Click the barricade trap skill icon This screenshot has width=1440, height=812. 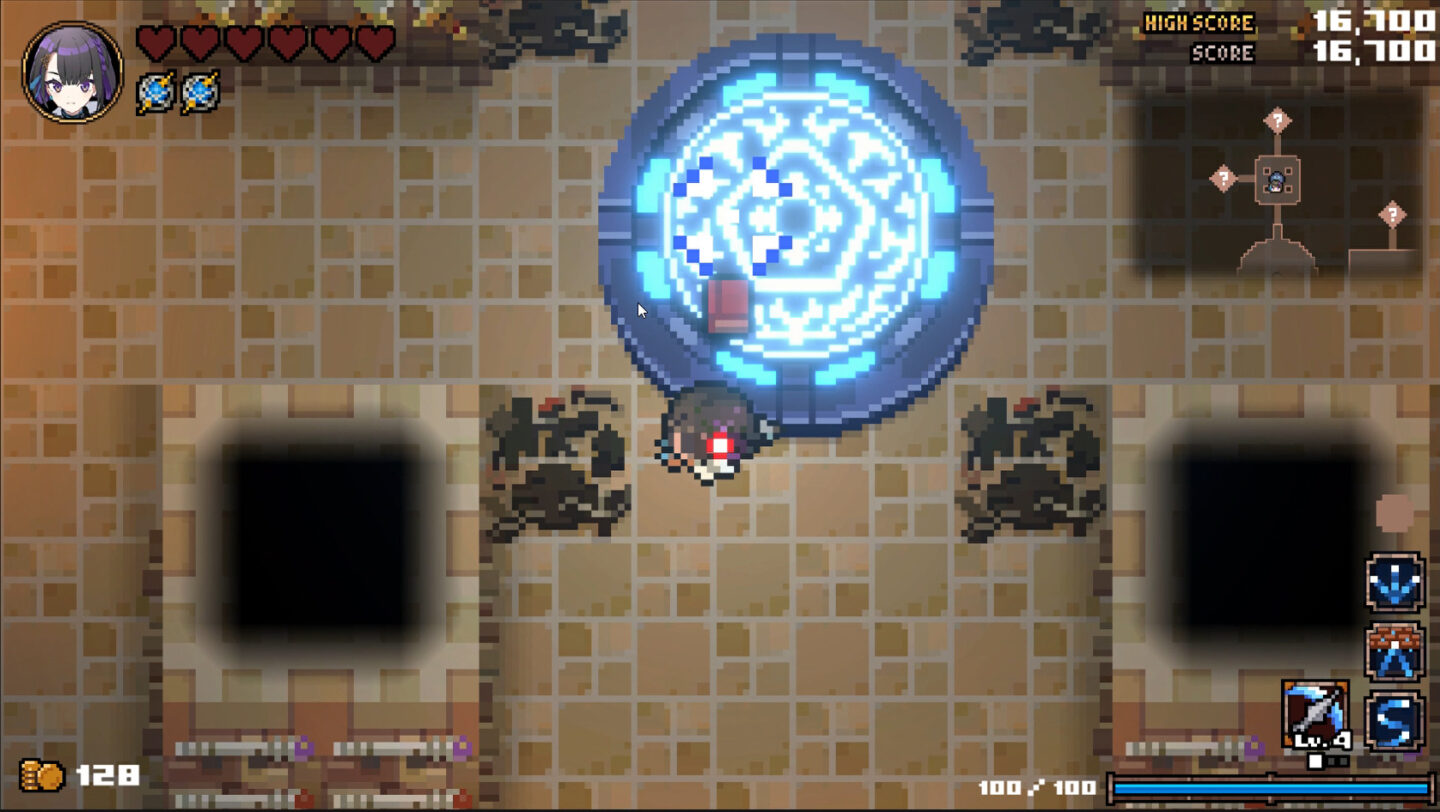coord(1394,651)
